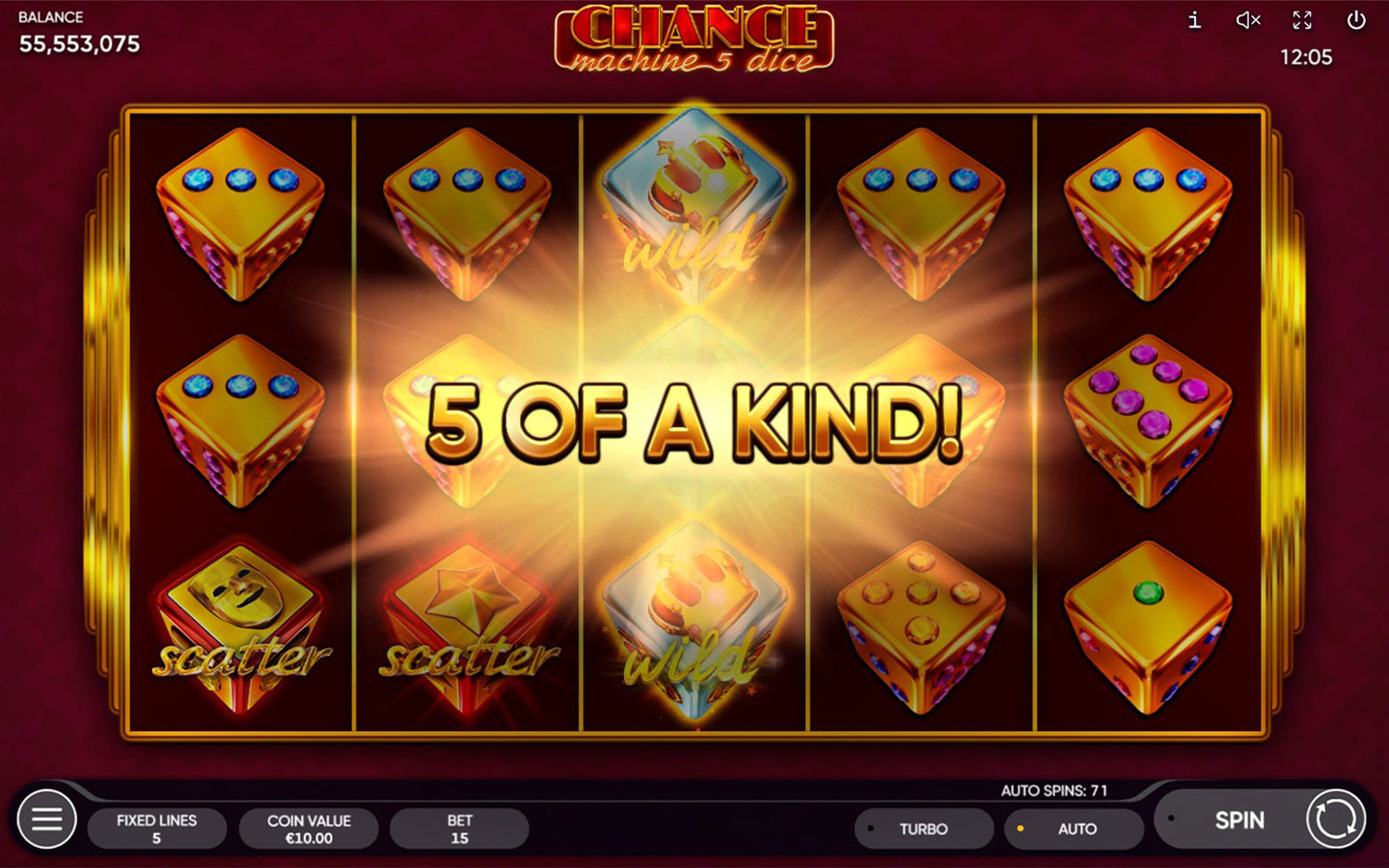Toggle the sound mute state

coord(1248,20)
